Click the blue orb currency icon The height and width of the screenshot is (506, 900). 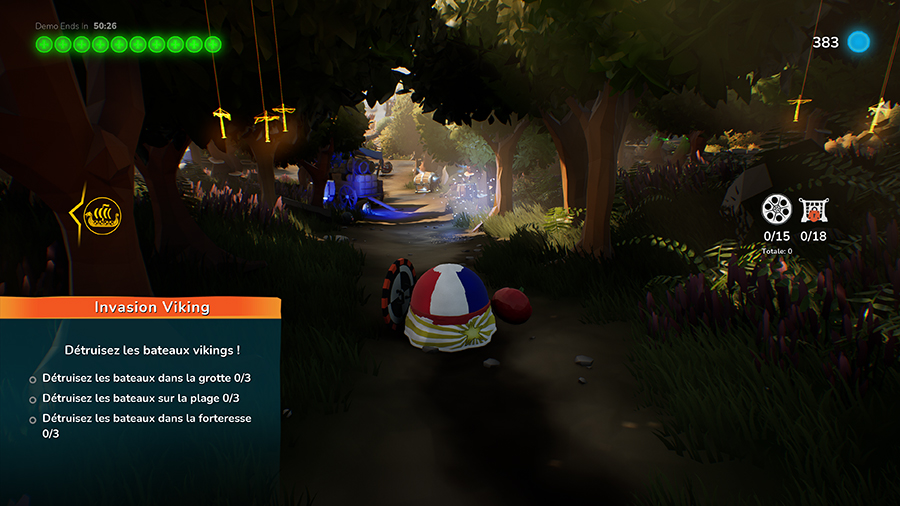pos(858,42)
